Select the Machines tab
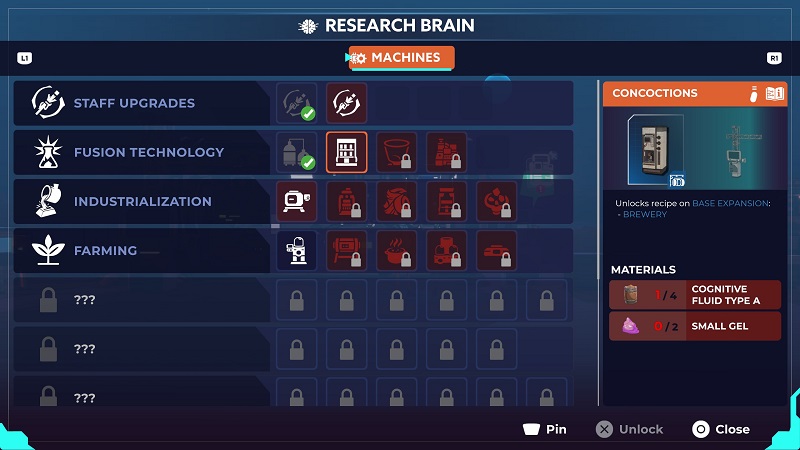 click(x=401, y=58)
